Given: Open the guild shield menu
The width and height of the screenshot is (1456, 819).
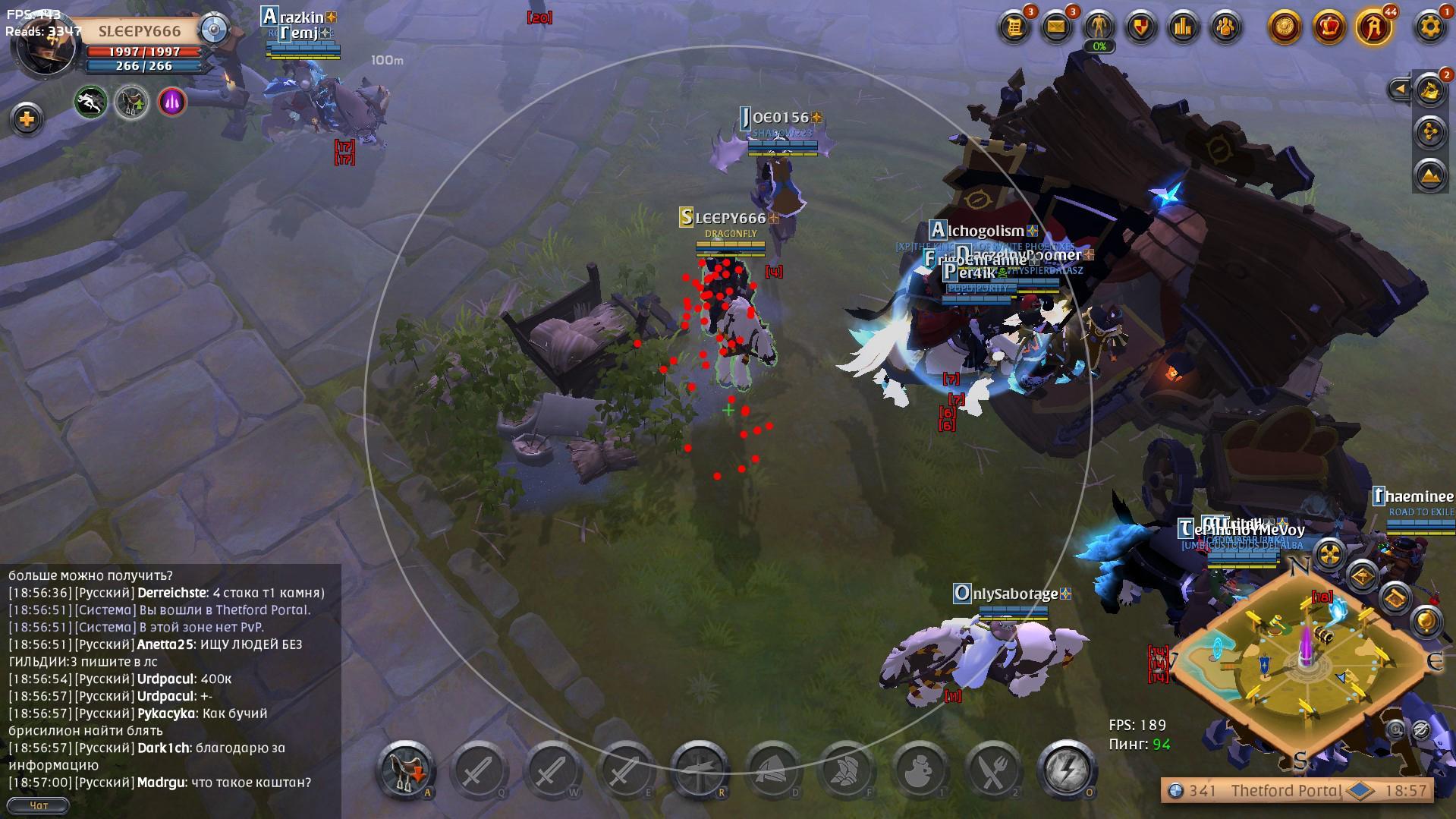Looking at the screenshot, I should tap(1140, 28).
